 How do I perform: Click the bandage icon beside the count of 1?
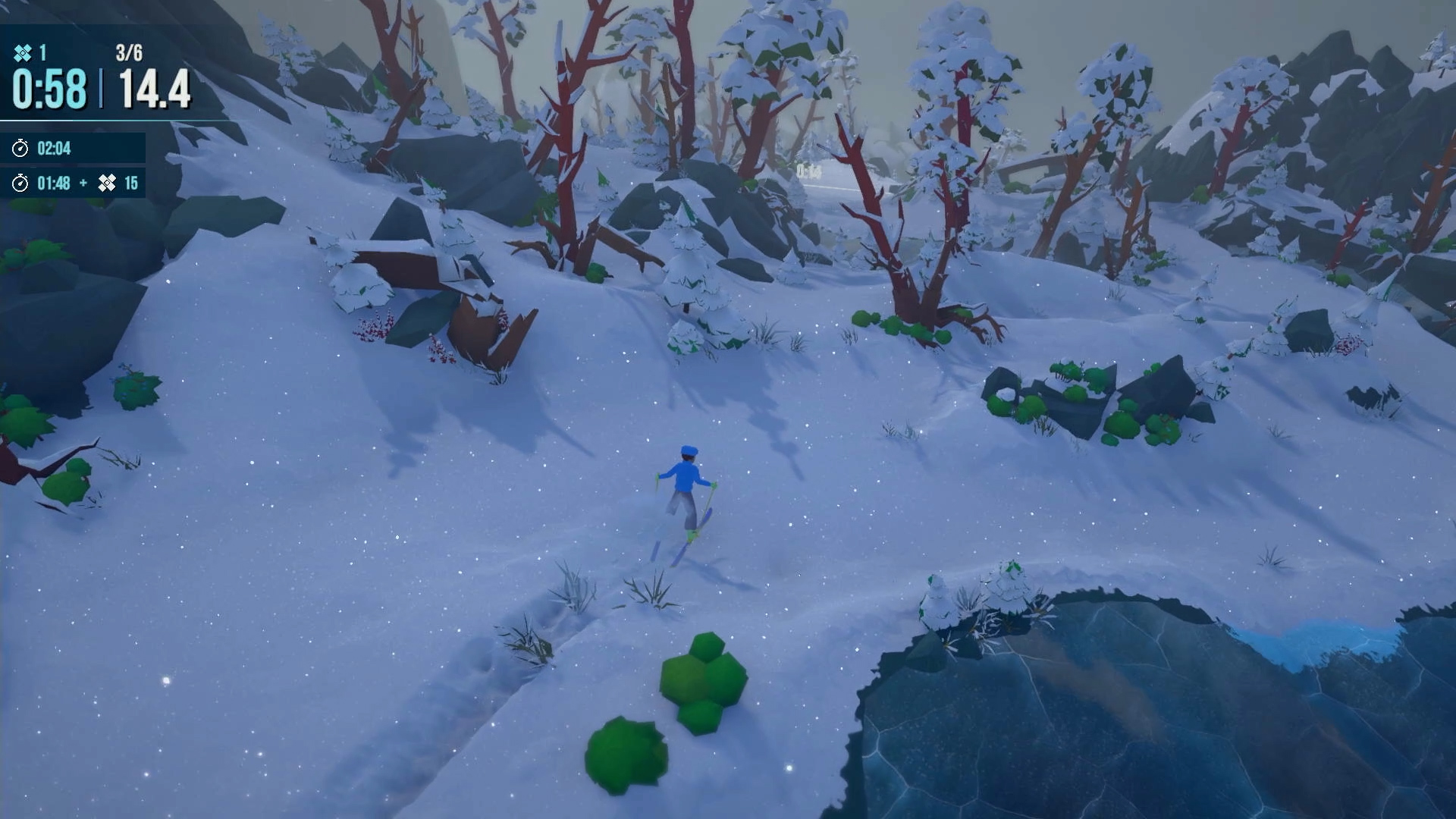click(x=24, y=52)
